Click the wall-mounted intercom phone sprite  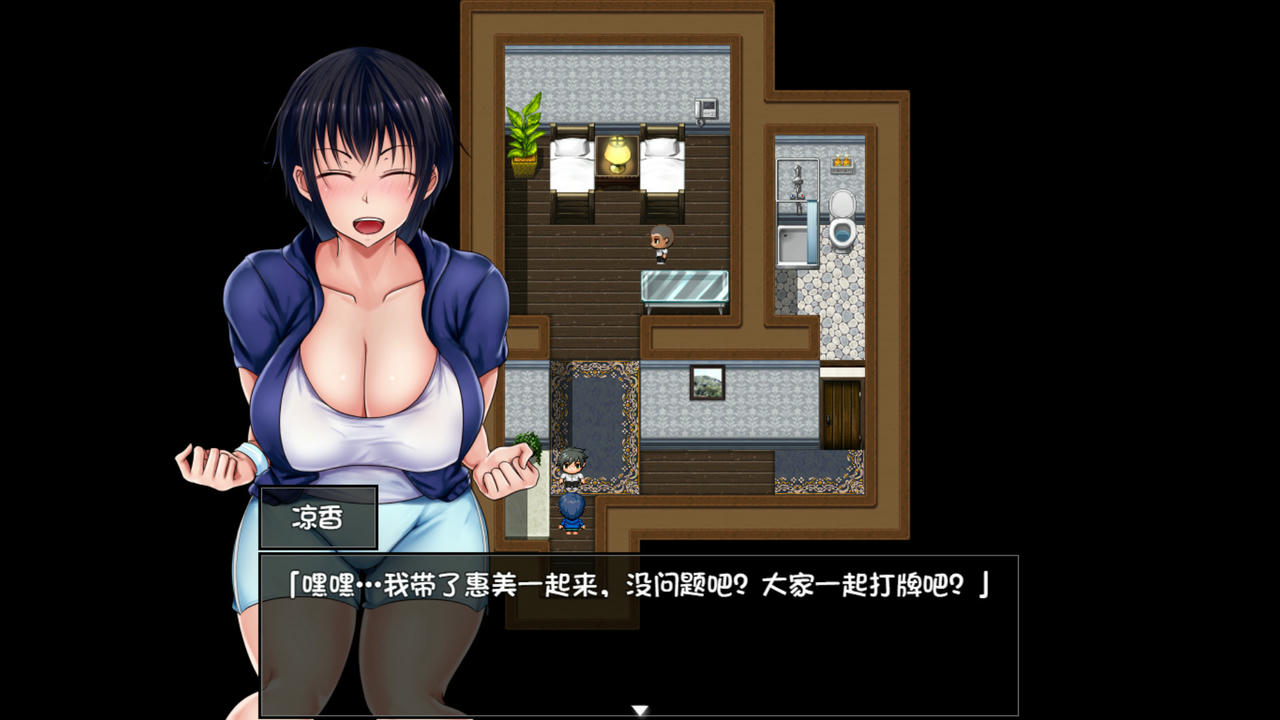(x=706, y=108)
